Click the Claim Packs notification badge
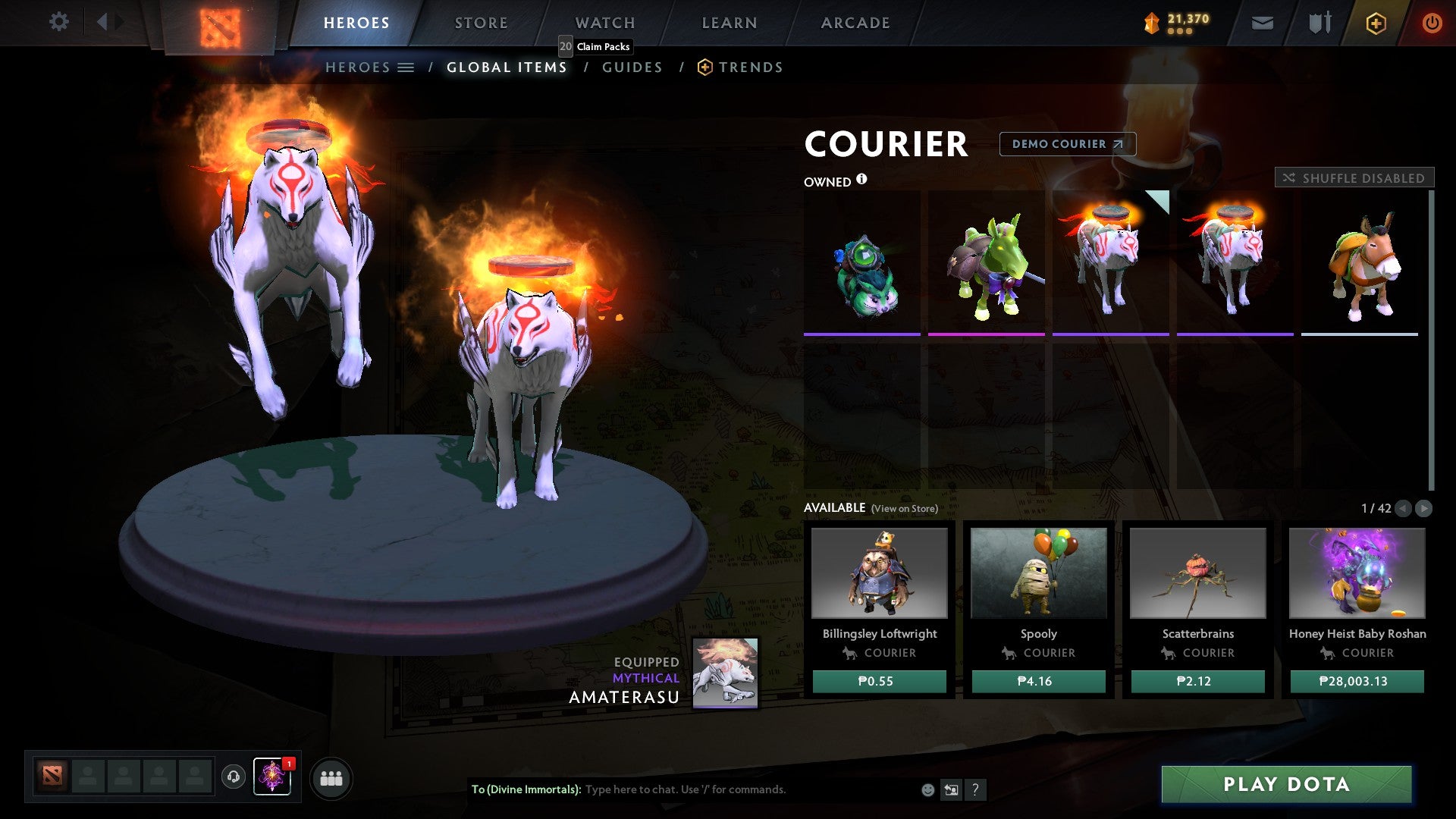Screen dimensions: 1456x819 [564, 46]
